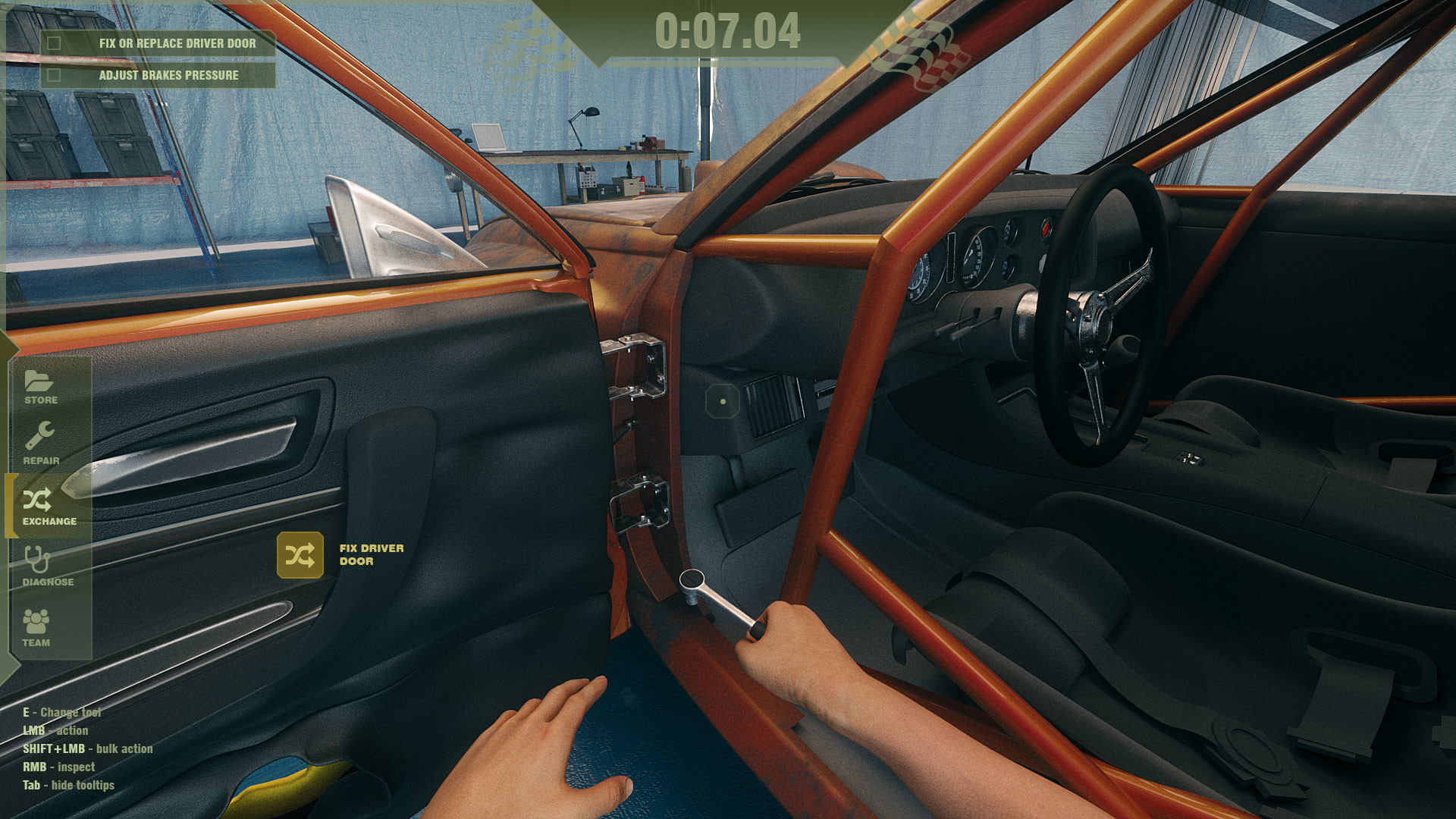This screenshot has height=819, width=1456.
Task: Select the TEAM sidebar entry
Action: [36, 642]
